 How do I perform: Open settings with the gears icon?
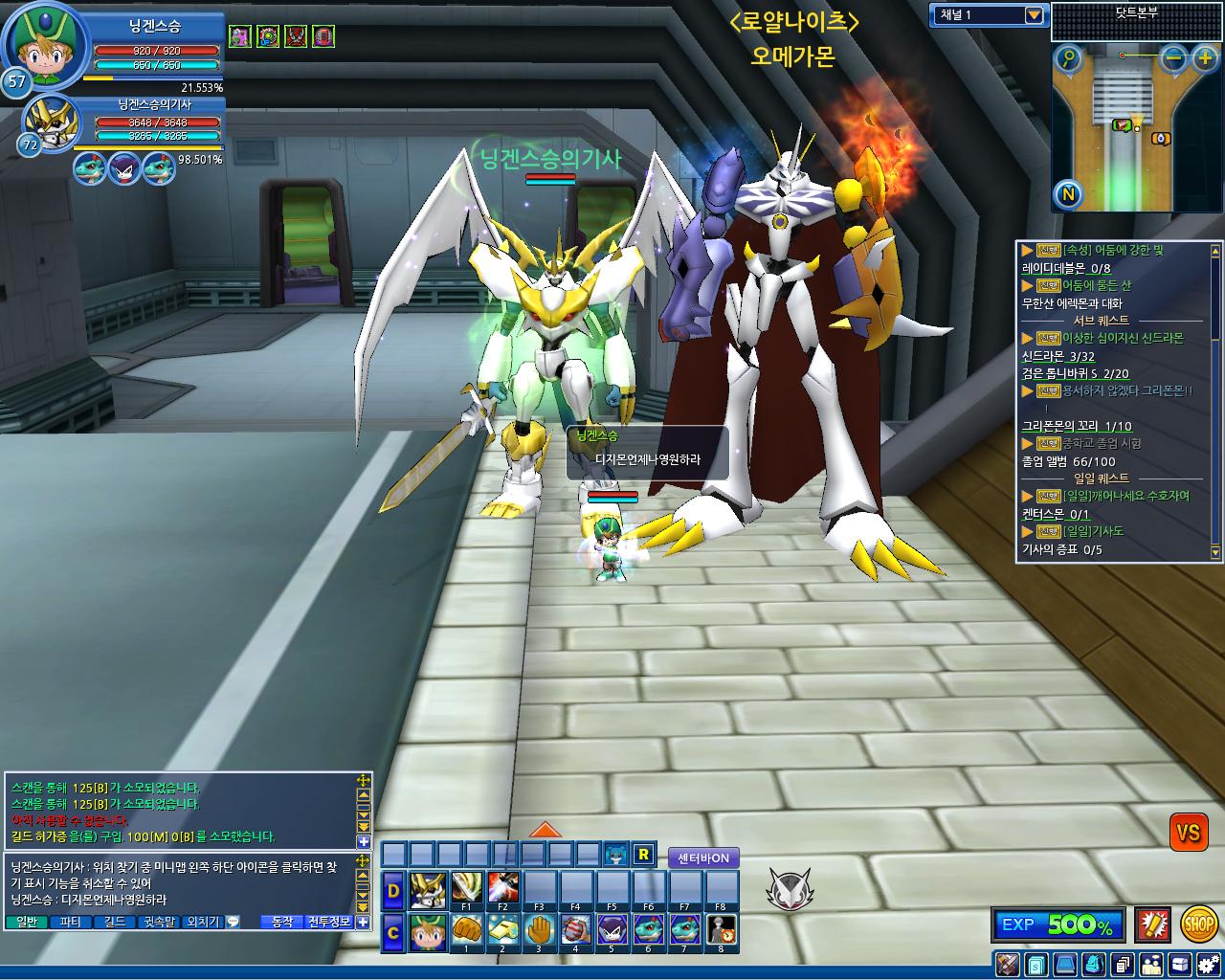coord(1206,964)
